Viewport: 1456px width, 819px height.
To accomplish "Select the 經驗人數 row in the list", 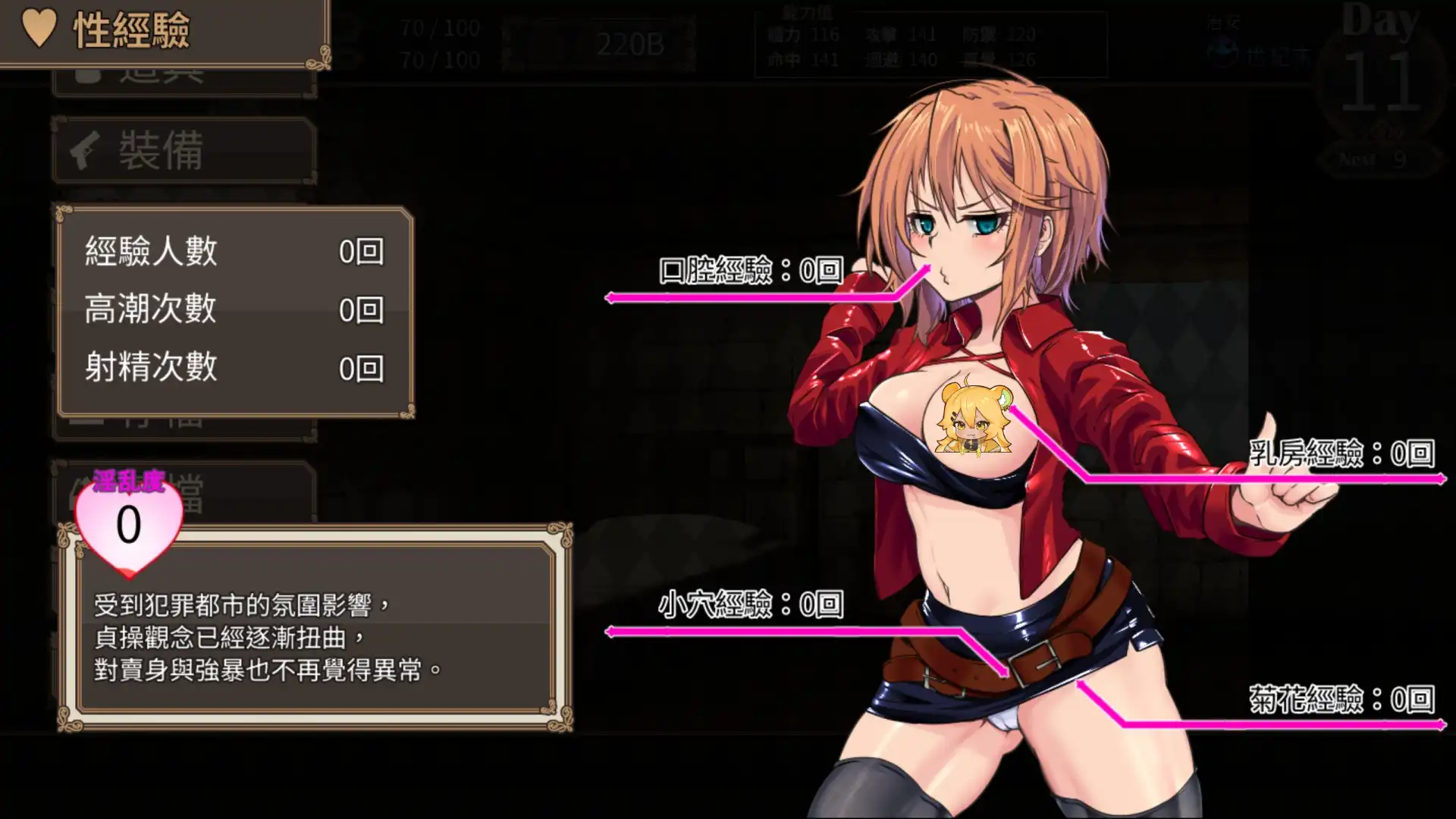I will [x=235, y=251].
